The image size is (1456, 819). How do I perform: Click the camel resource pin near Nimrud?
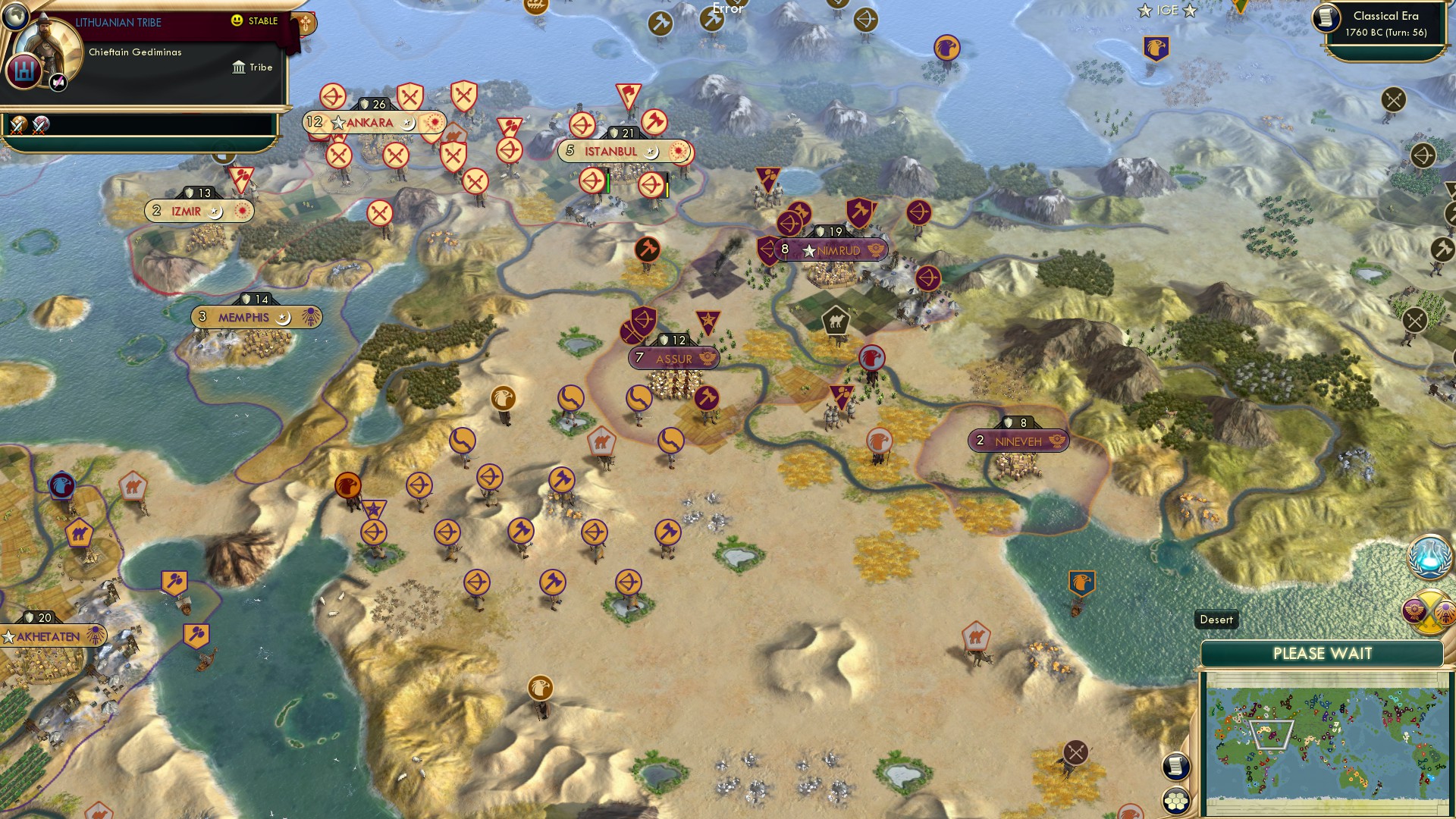click(x=834, y=321)
